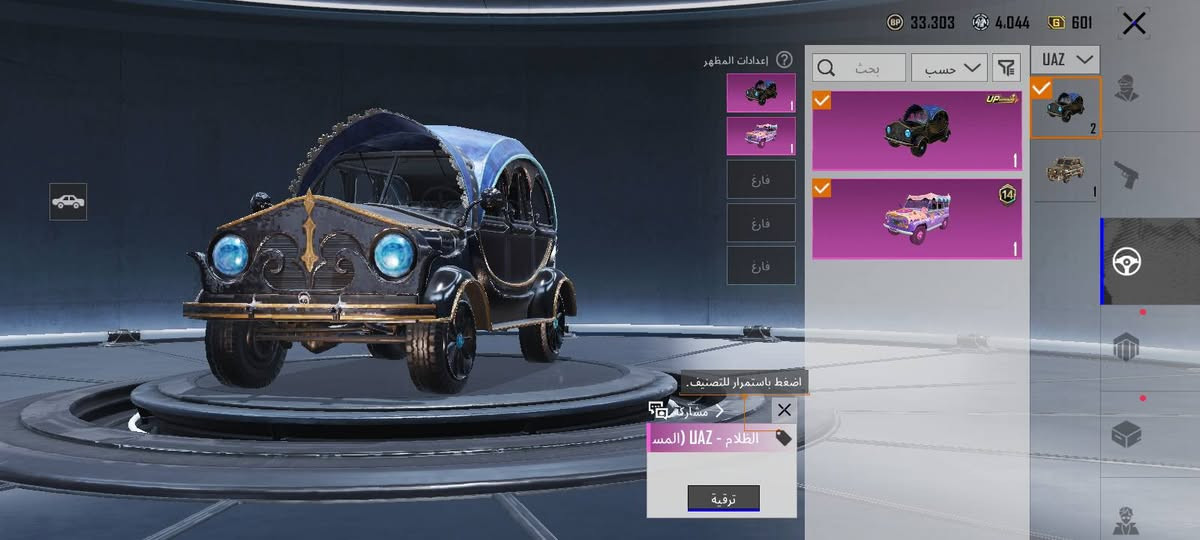Tap the upgrade button under the skin name
This screenshot has width=1200, height=540.
(723, 498)
